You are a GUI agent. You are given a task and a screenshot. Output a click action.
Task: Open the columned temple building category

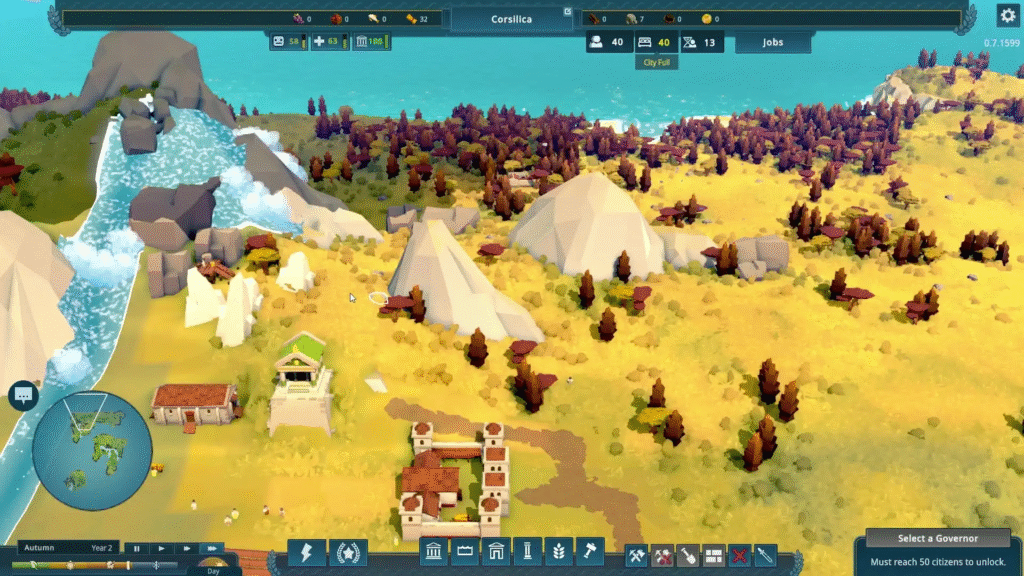click(433, 553)
